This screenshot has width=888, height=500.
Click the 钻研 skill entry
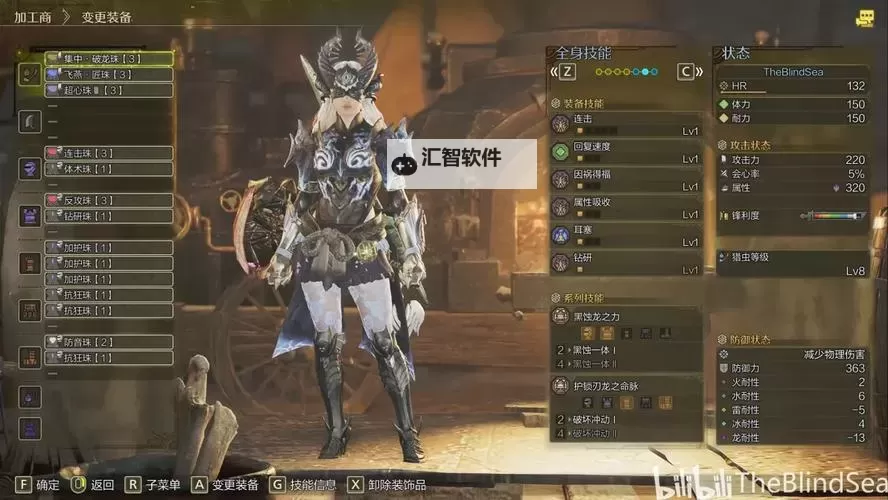point(626,263)
